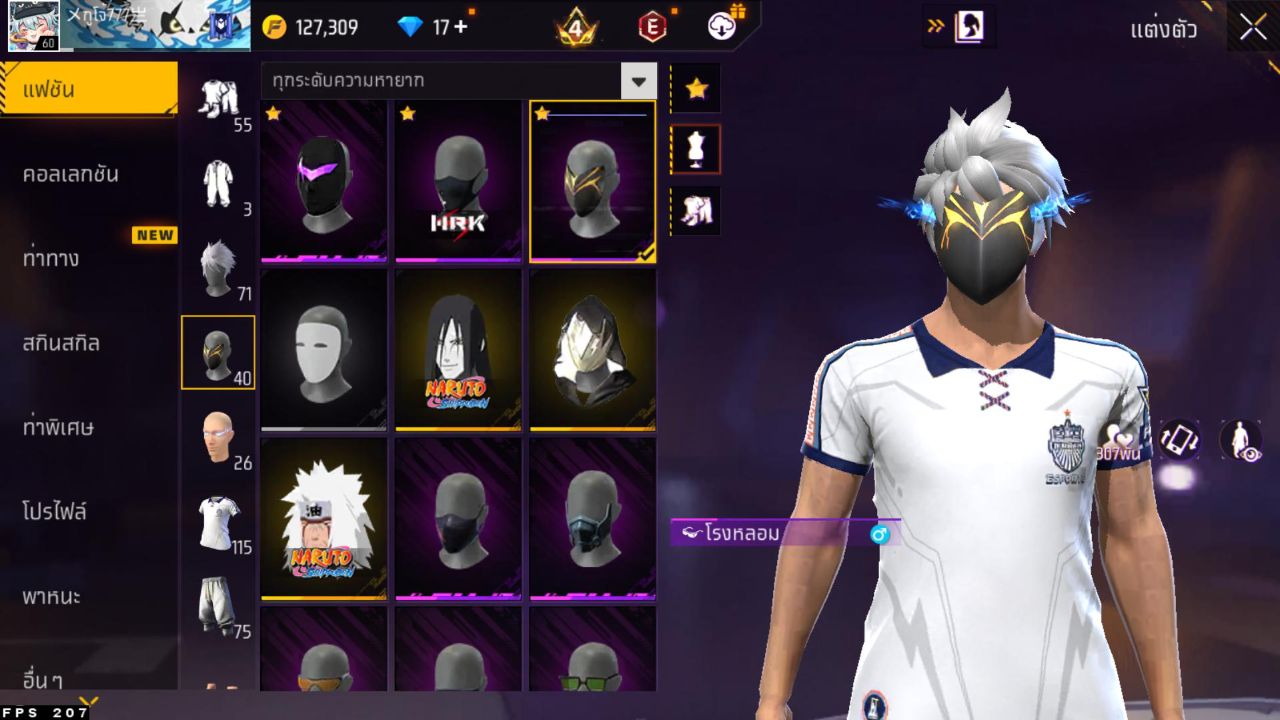
Task: Select the mask category showing 40 items
Action: [218, 352]
